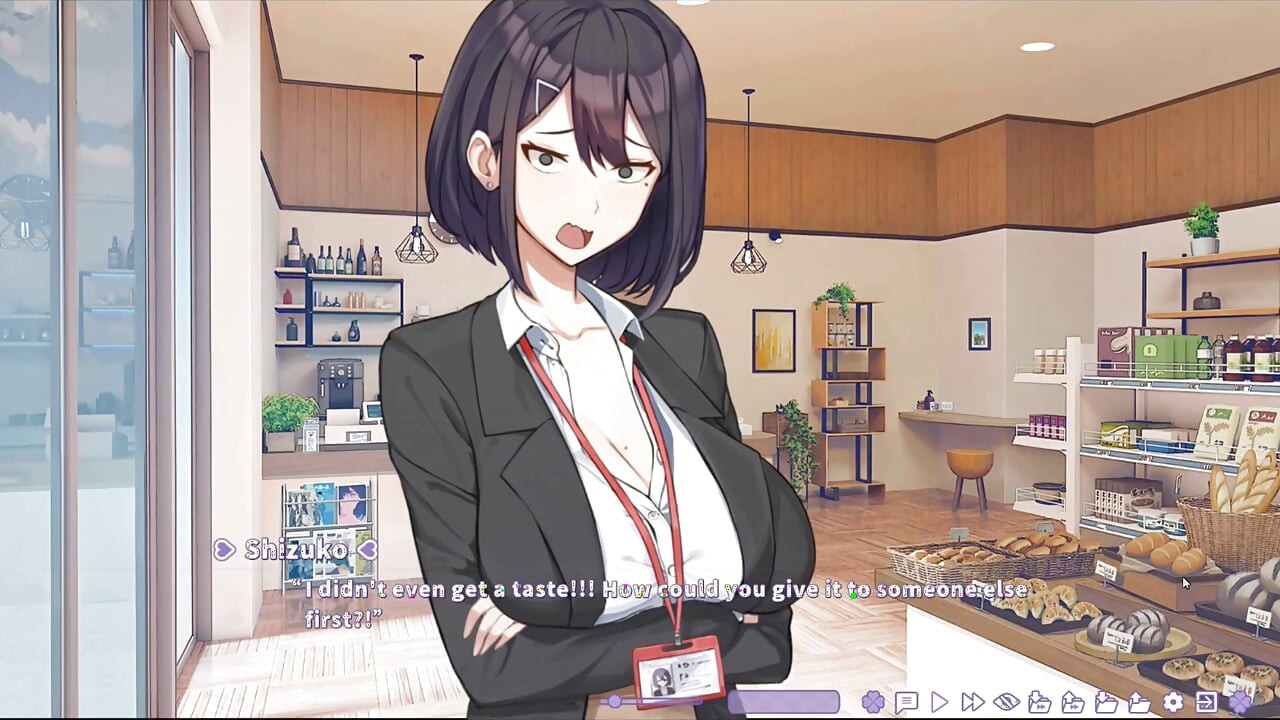The image size is (1280, 720).
Task: Click the clover icon in the bottom-right corner
Action: (x=1241, y=700)
